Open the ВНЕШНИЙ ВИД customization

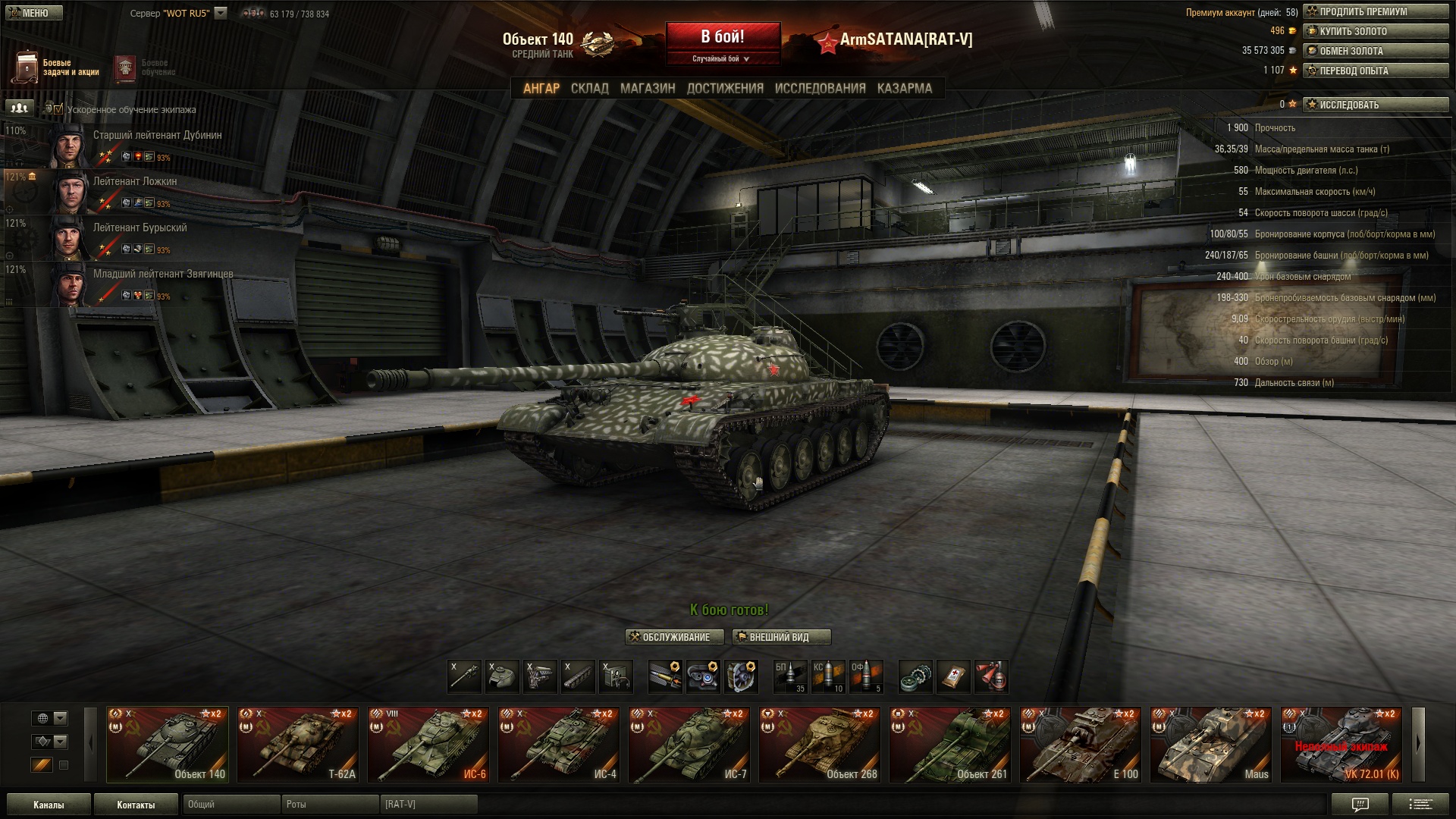781,637
